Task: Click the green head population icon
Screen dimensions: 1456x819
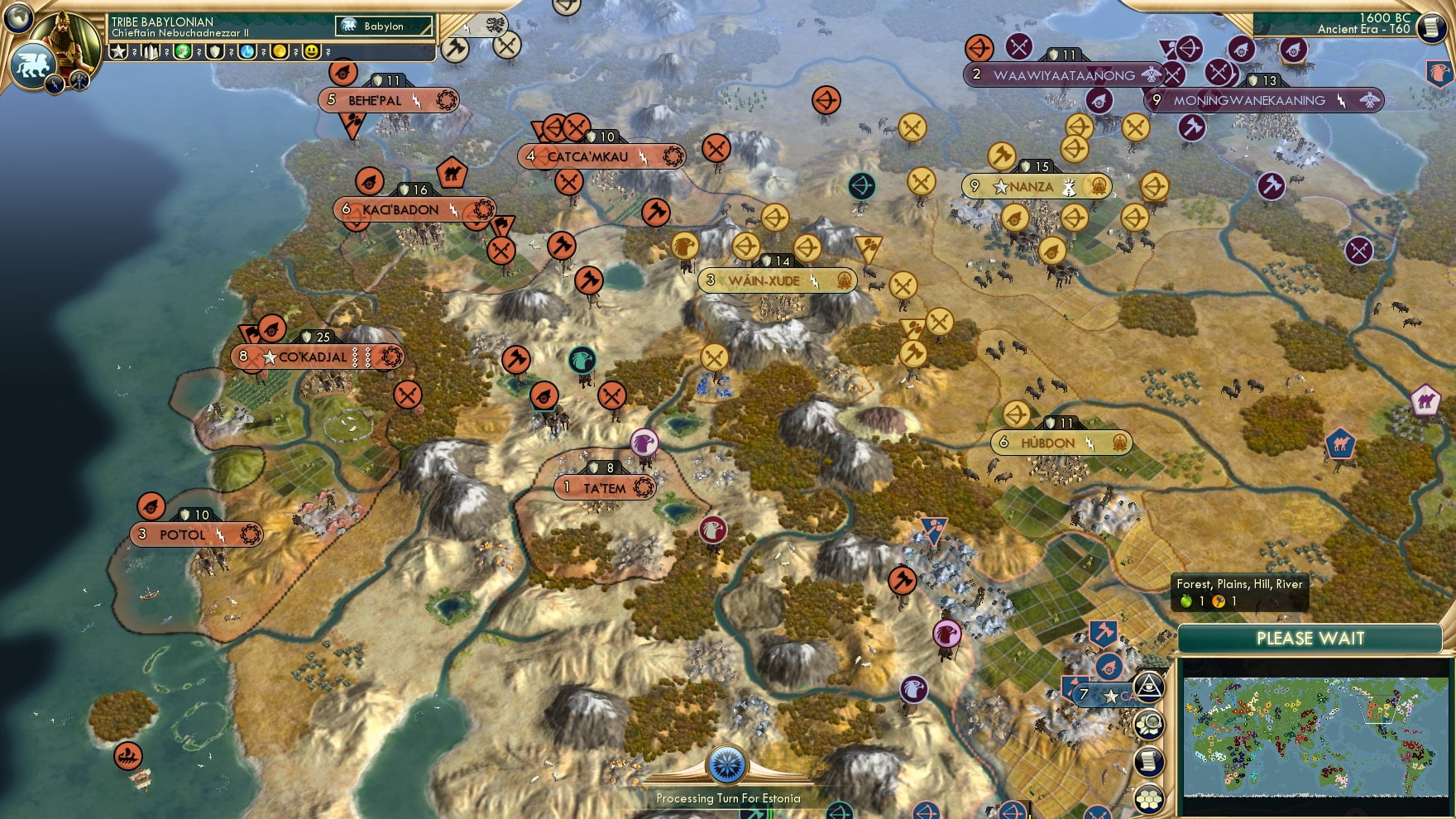Action: (x=183, y=51)
